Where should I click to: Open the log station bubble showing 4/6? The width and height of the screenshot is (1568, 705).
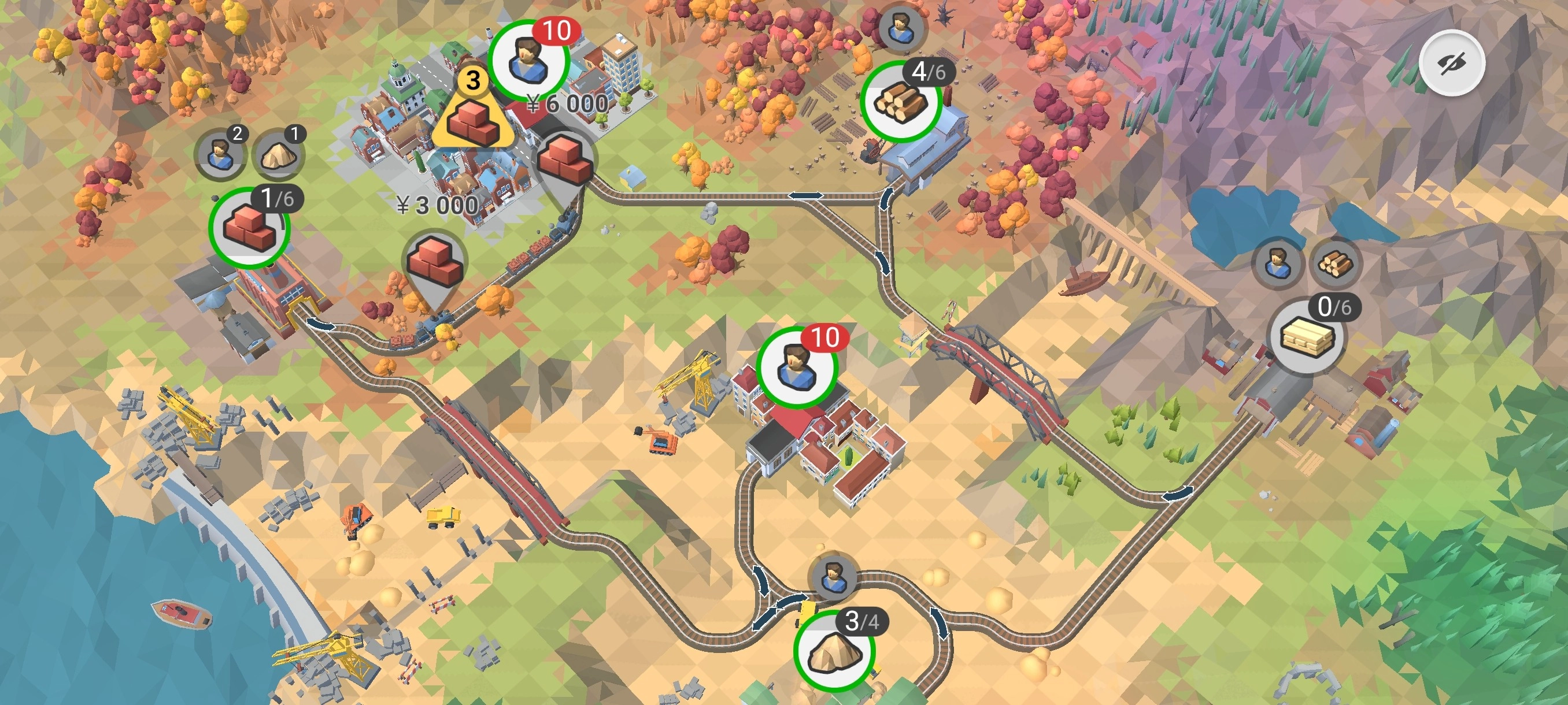[x=901, y=102]
